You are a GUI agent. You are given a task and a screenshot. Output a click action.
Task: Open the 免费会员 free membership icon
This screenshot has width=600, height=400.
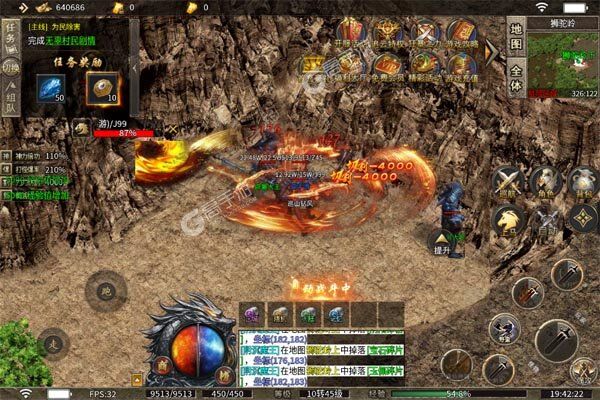[x=386, y=67]
